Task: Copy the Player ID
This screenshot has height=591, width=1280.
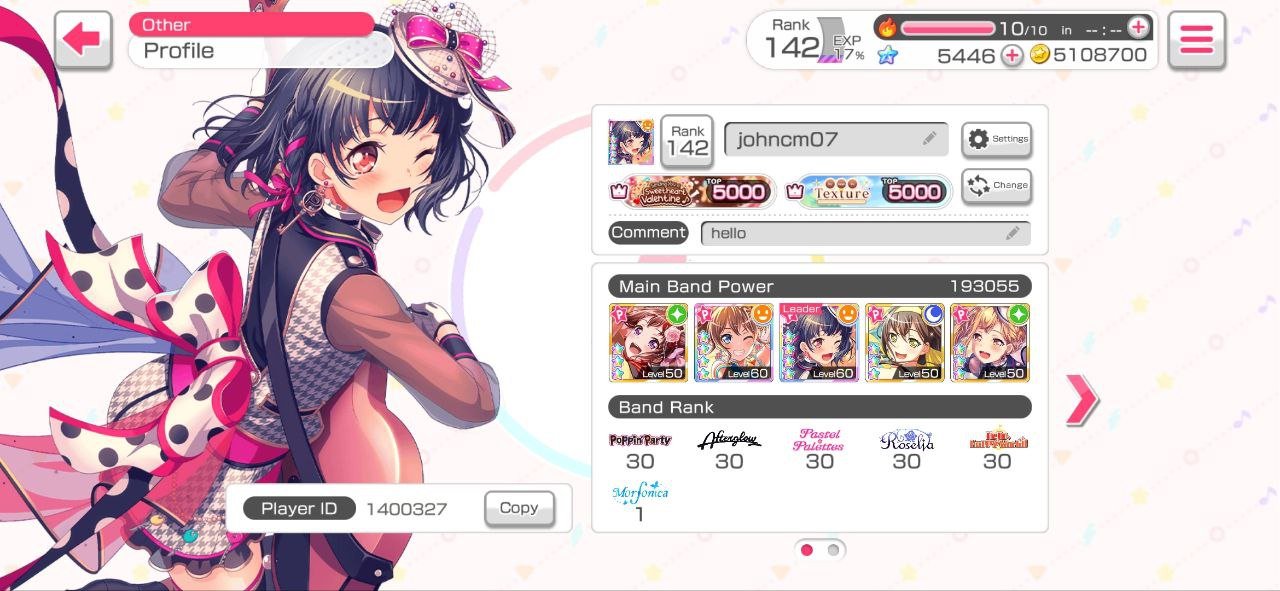Action: [x=519, y=508]
